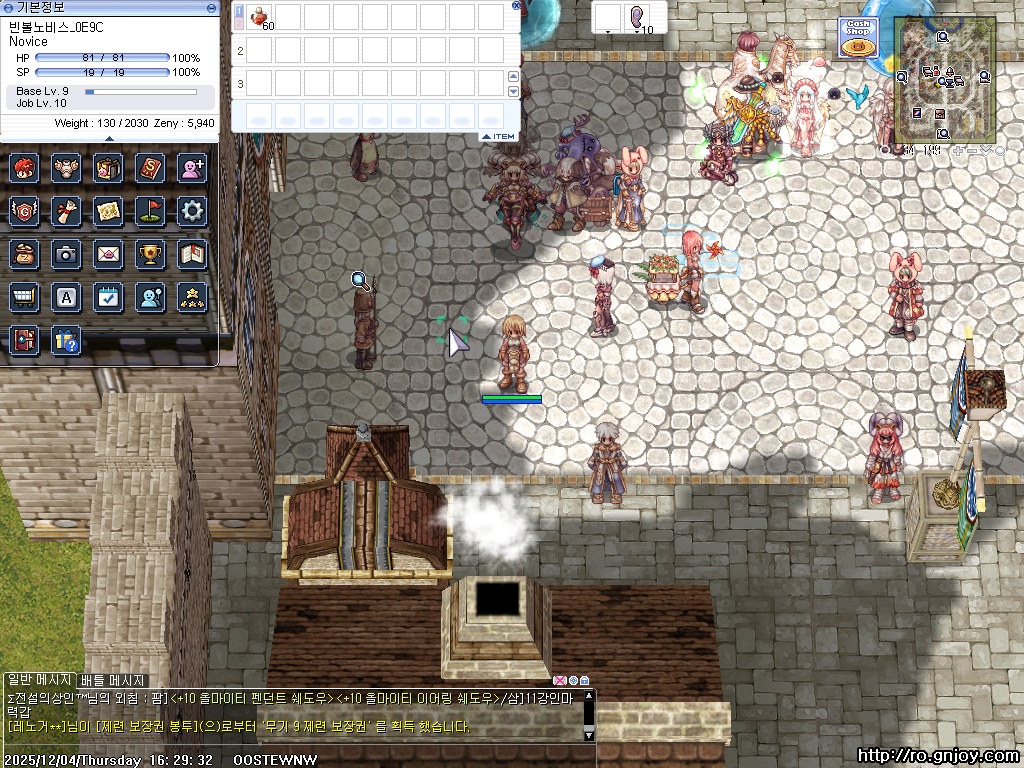Open the gift box with question mark

[x=66, y=341]
